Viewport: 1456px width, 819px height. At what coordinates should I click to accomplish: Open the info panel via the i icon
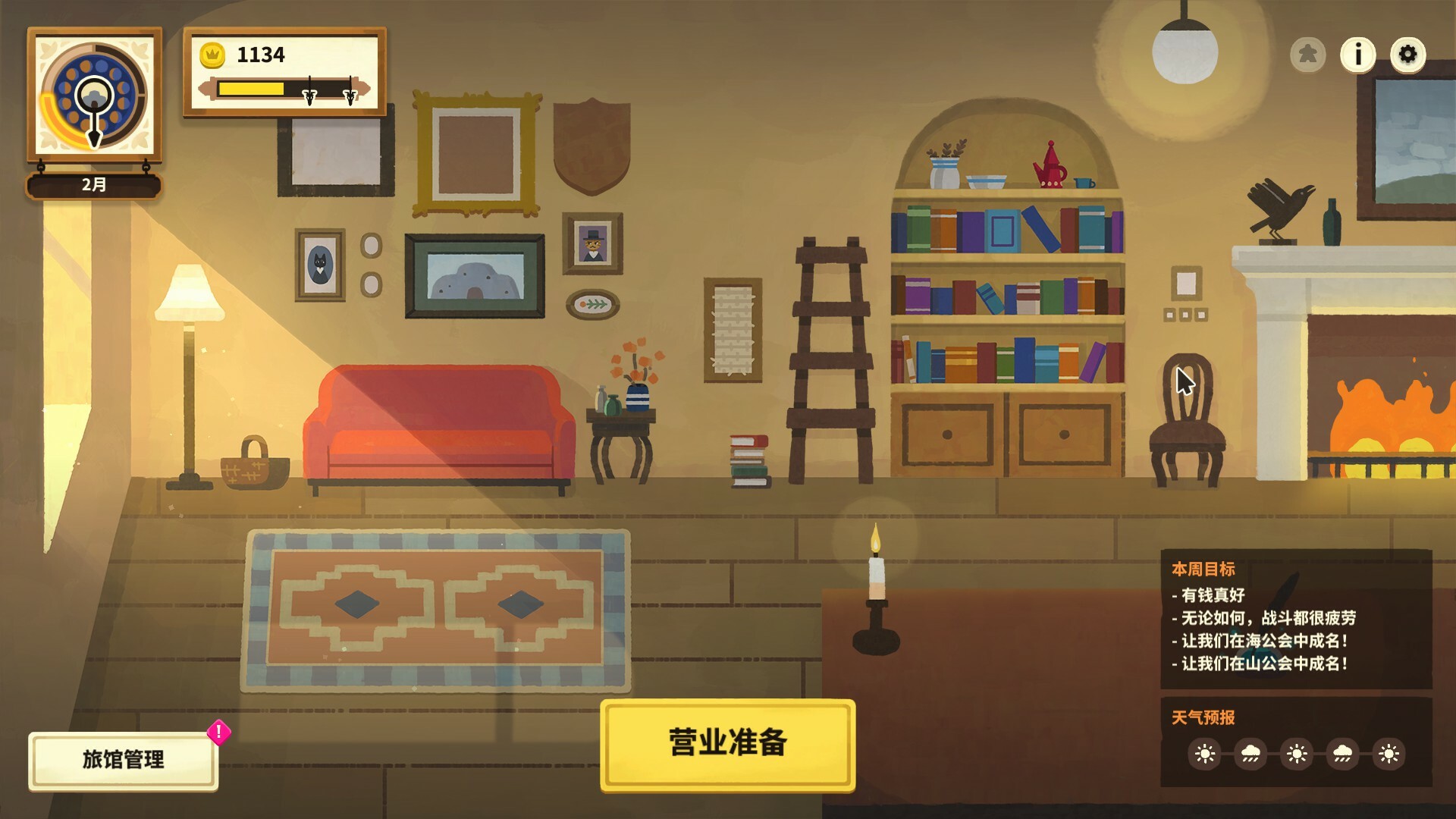coord(1357,53)
